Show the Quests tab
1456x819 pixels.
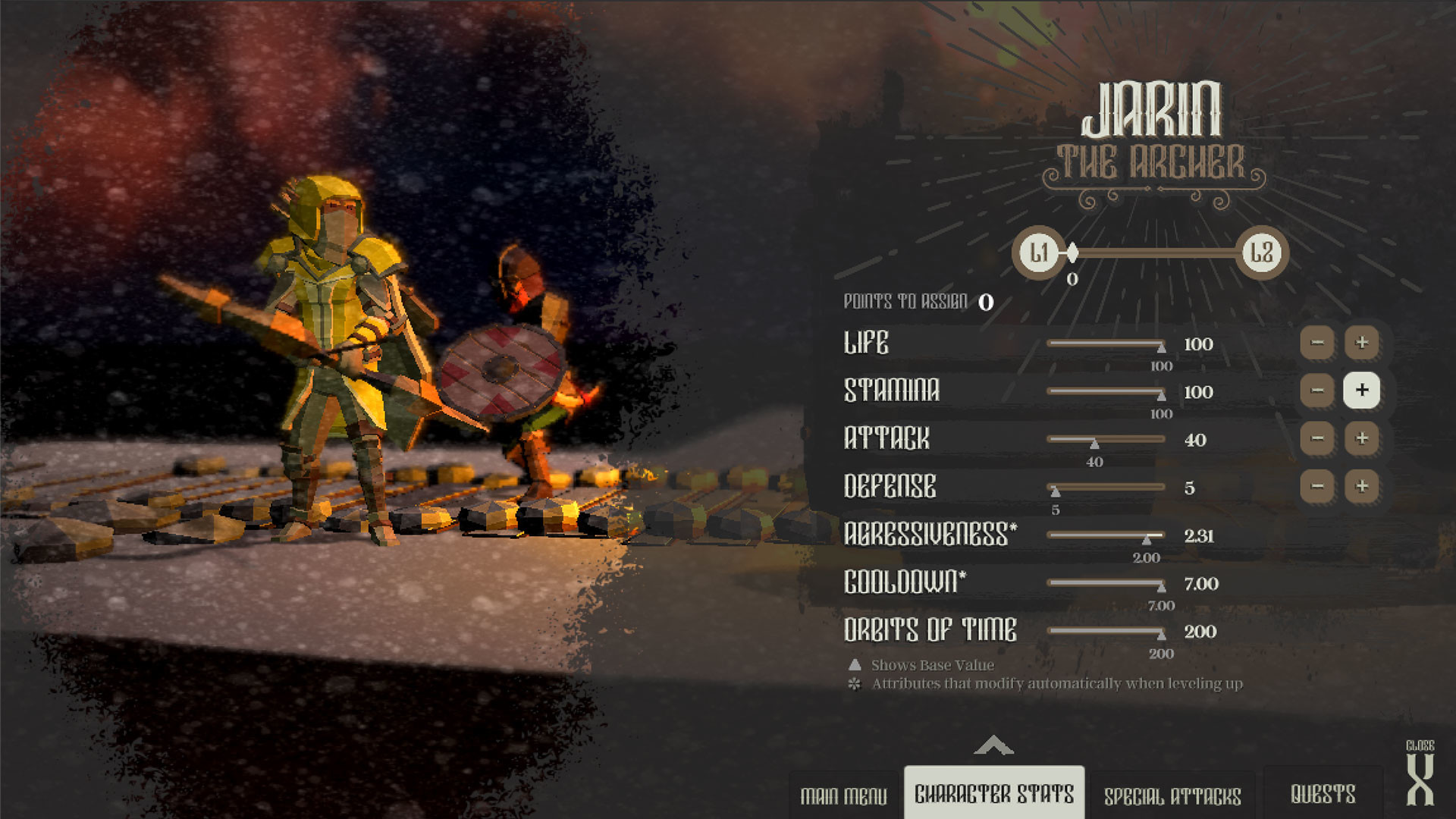pyautogui.click(x=1323, y=794)
